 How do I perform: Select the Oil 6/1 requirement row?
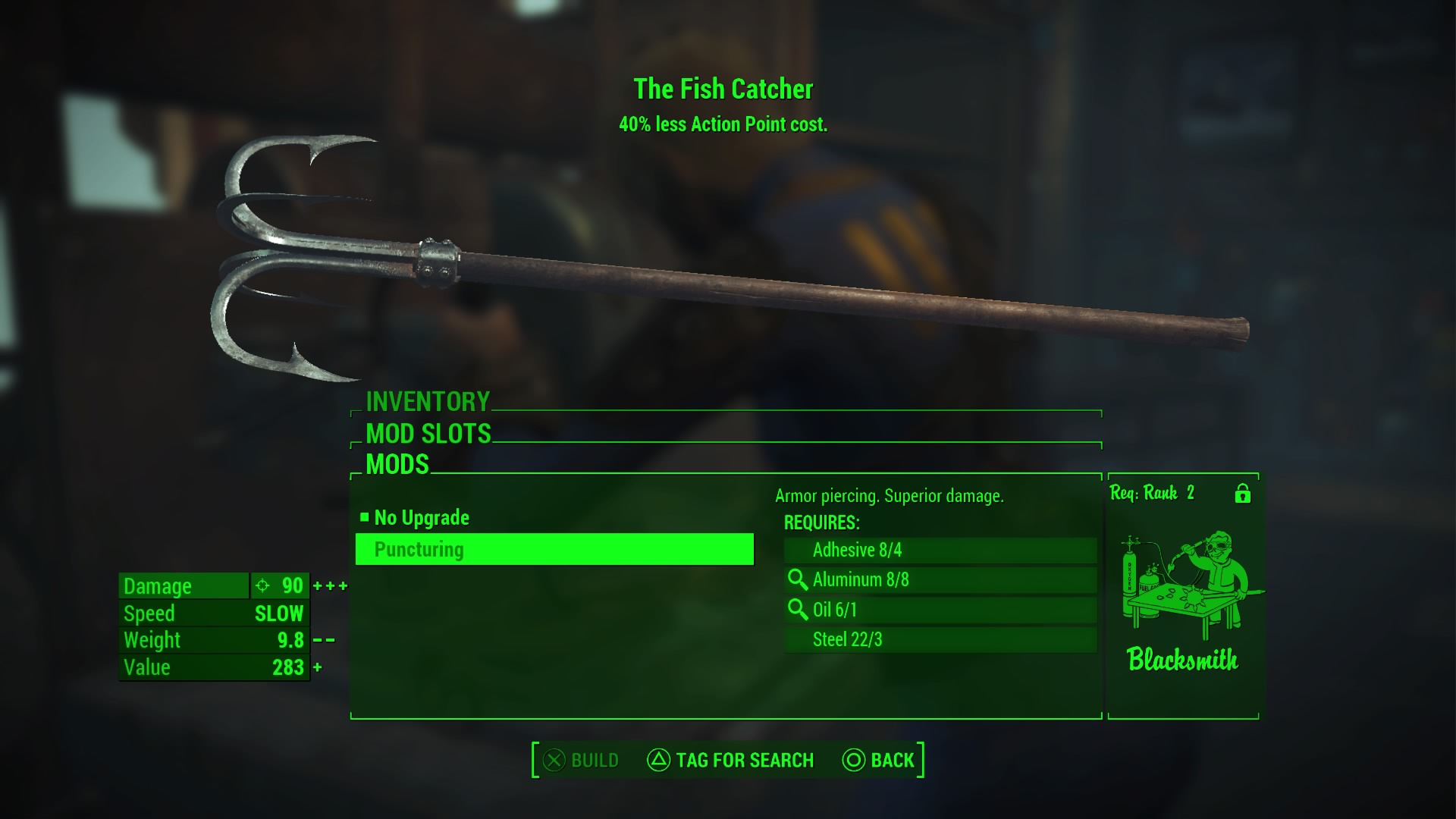[940, 610]
